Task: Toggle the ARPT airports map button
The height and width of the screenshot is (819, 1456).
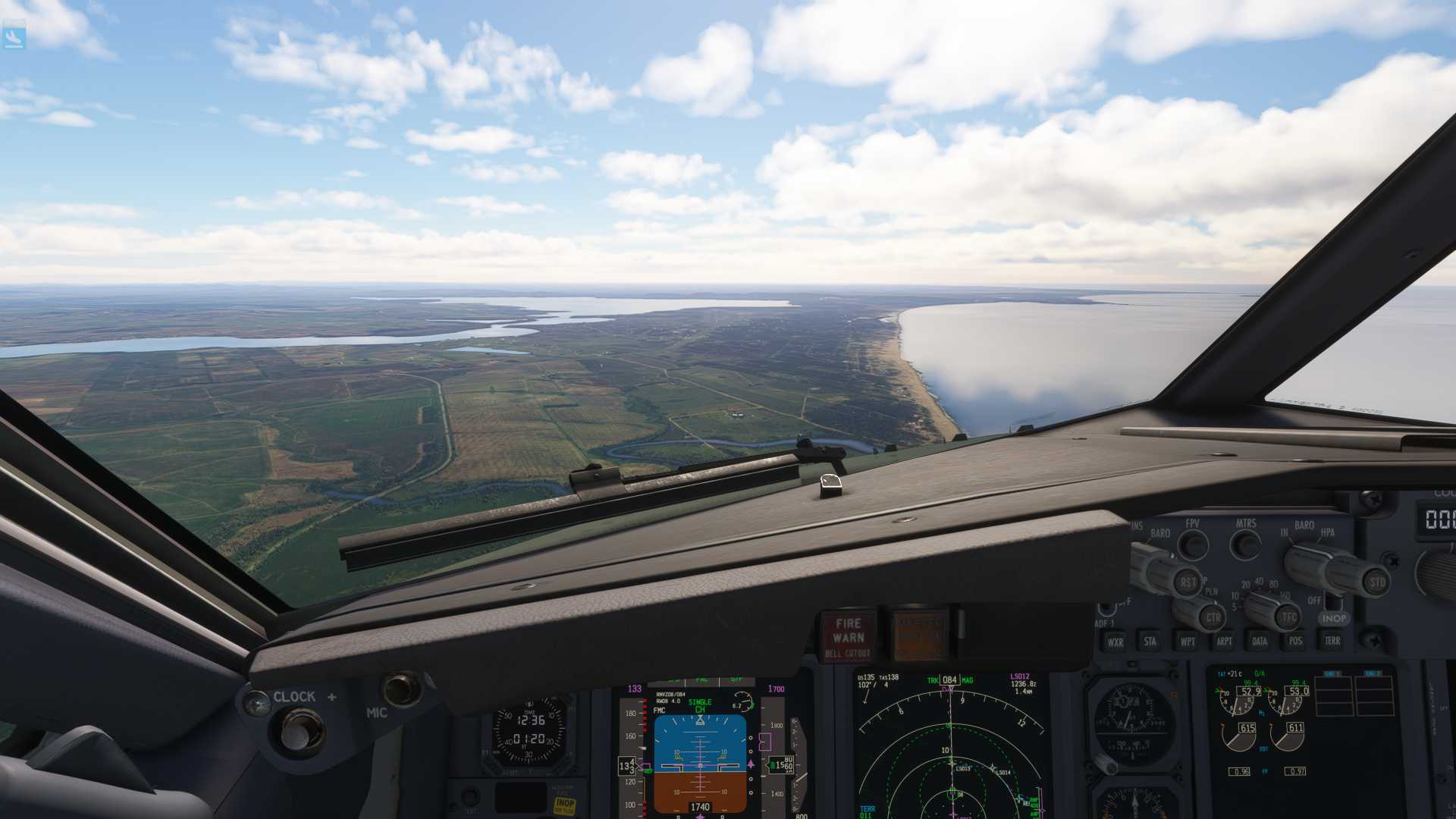Action: coord(1224,642)
